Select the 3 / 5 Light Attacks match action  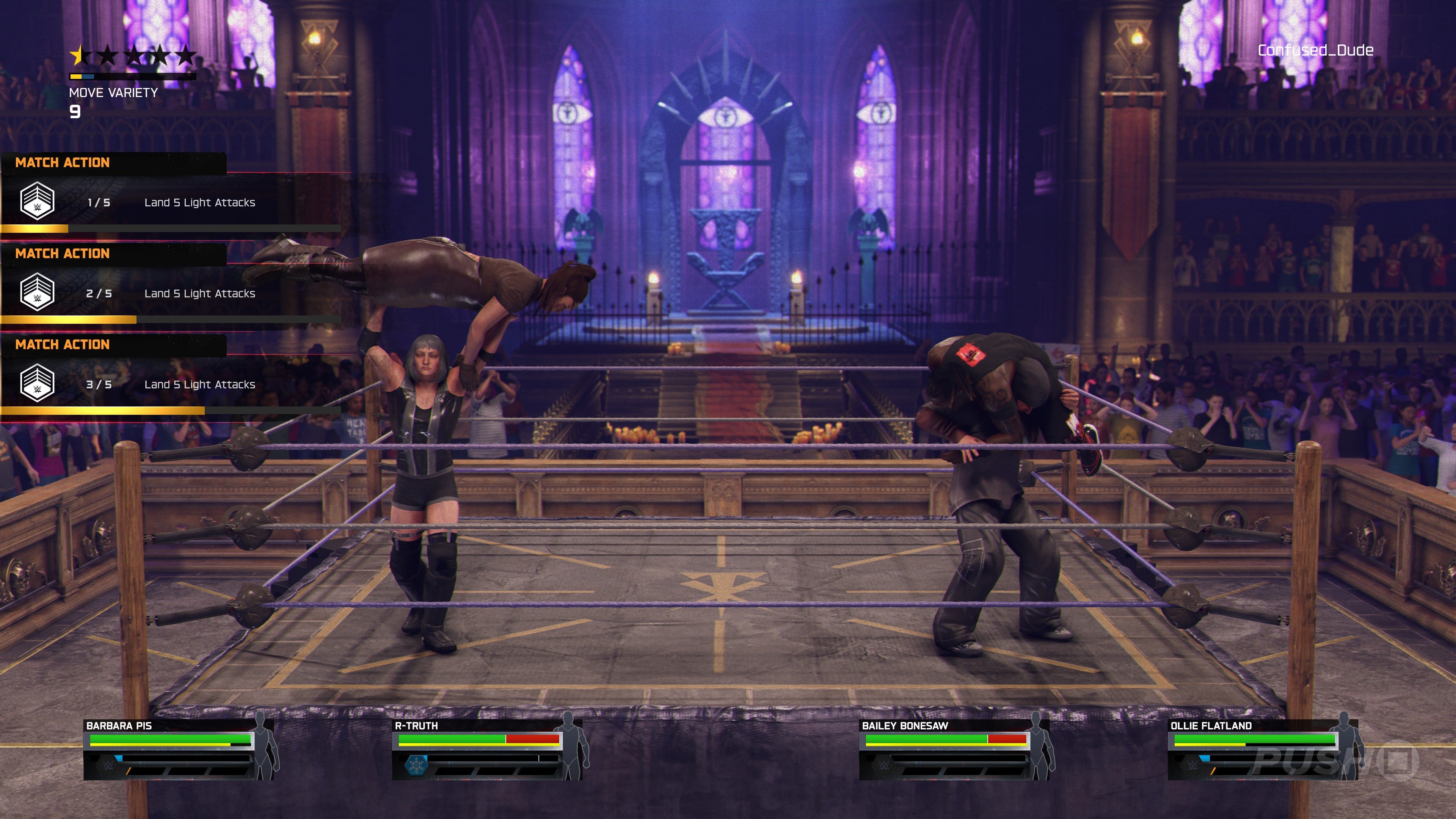coord(169,384)
